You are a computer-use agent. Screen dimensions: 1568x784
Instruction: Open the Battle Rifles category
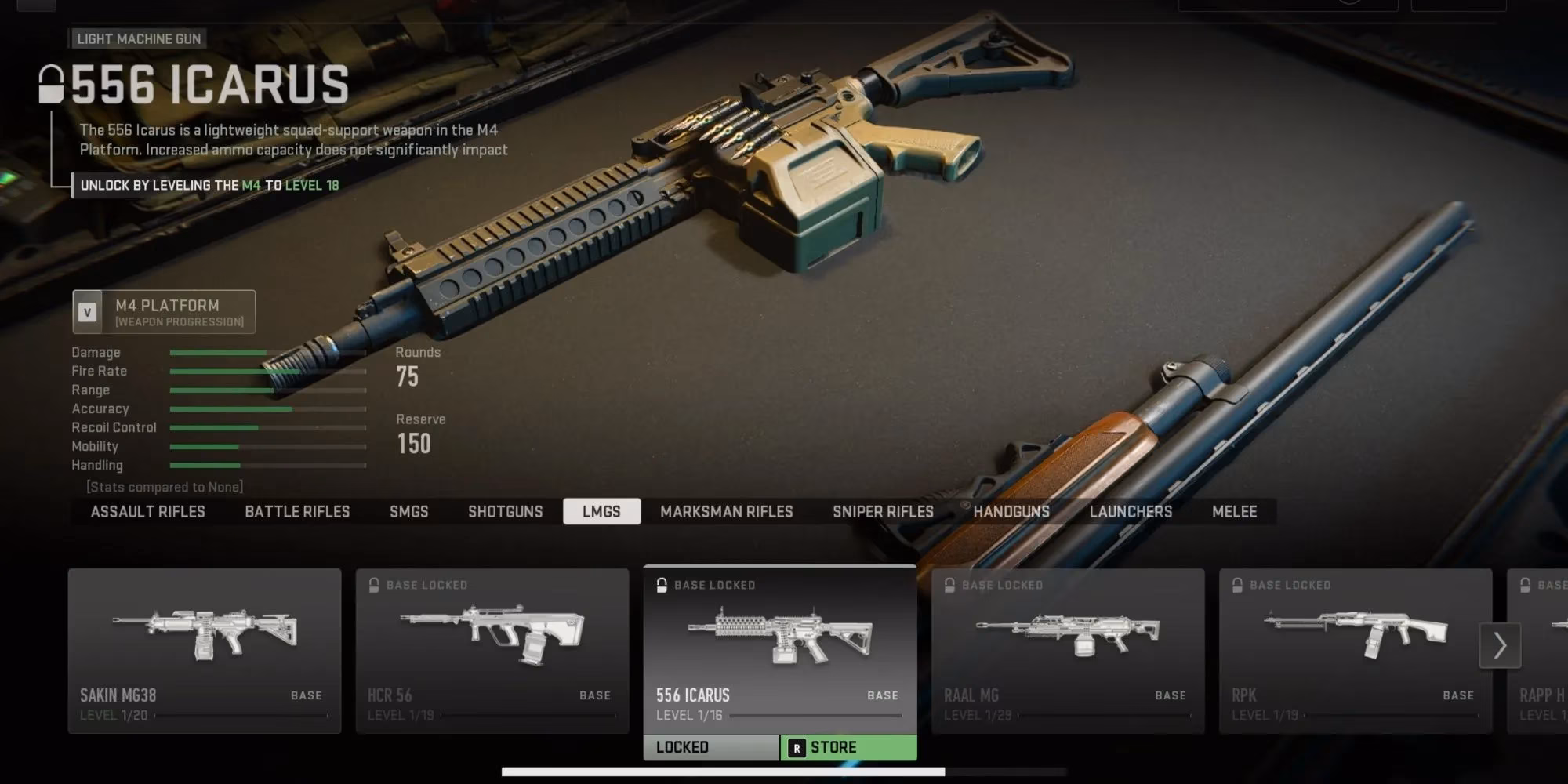(297, 512)
